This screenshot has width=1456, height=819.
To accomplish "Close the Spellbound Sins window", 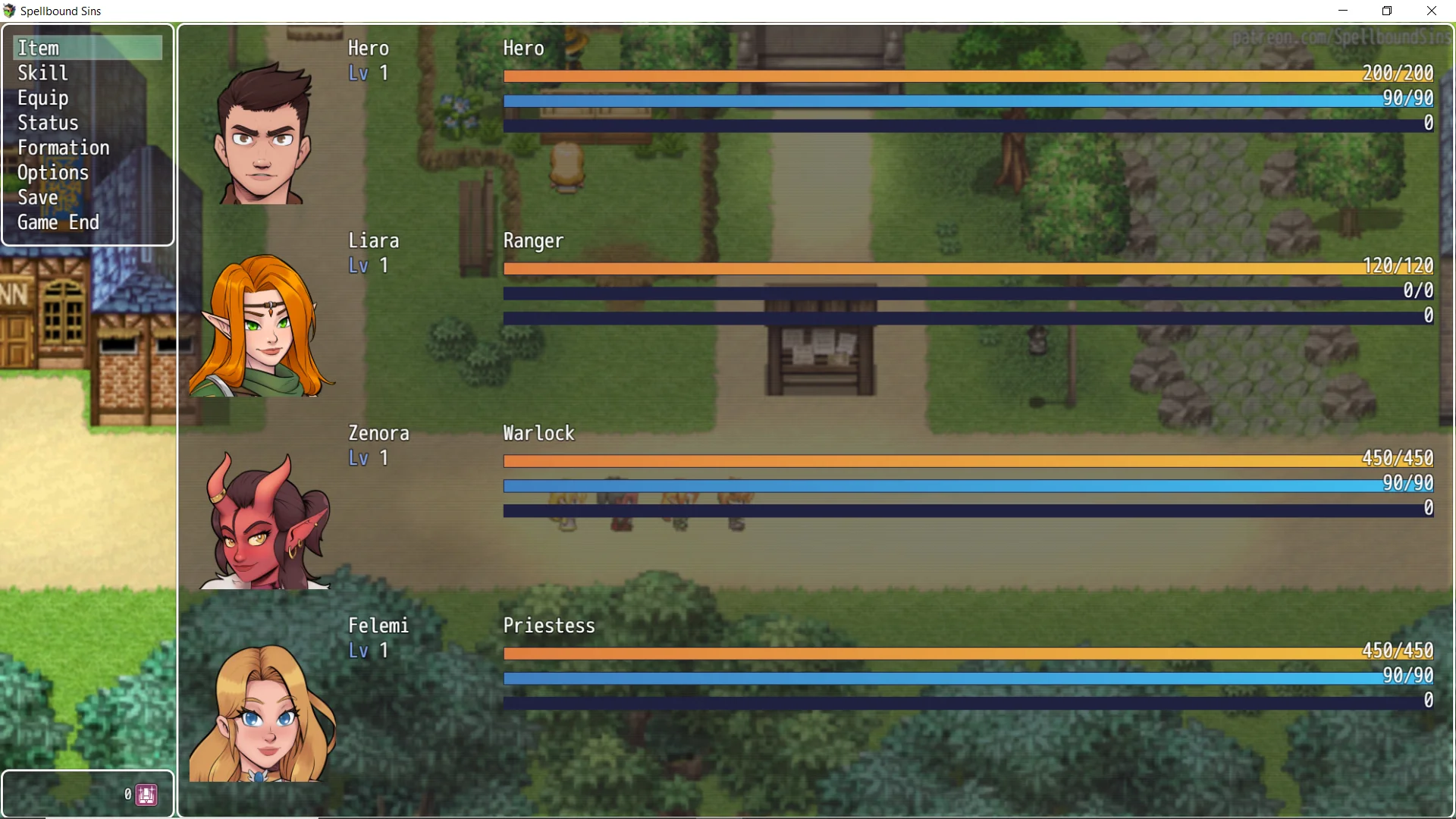I will pos(1432,11).
